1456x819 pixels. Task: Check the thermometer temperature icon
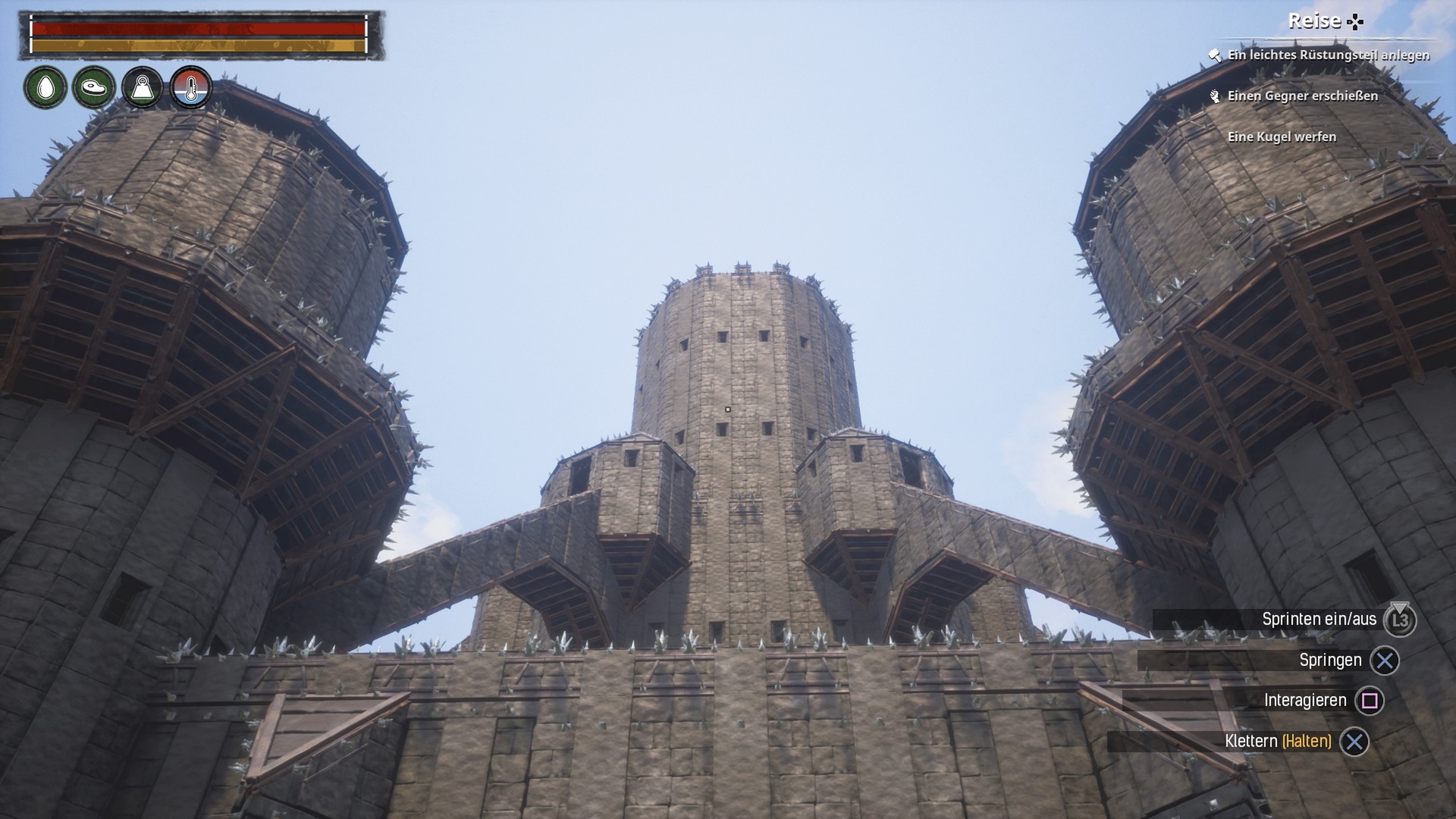(190, 88)
